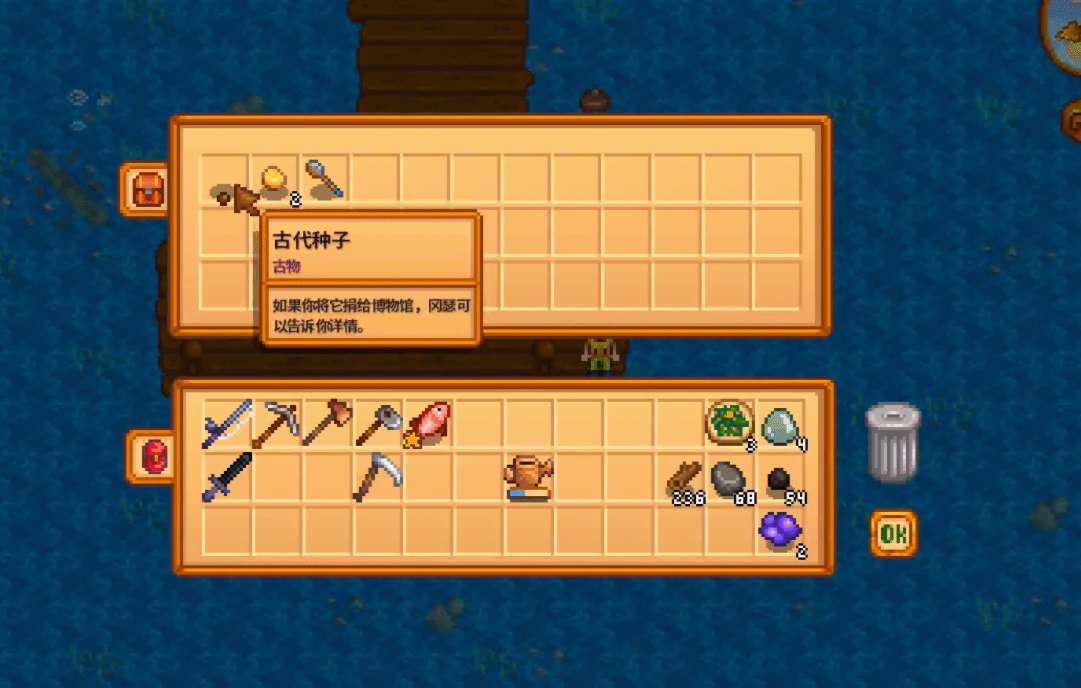The height and width of the screenshot is (688, 1081).
Task: Click the copper watering can
Action: coord(529,477)
